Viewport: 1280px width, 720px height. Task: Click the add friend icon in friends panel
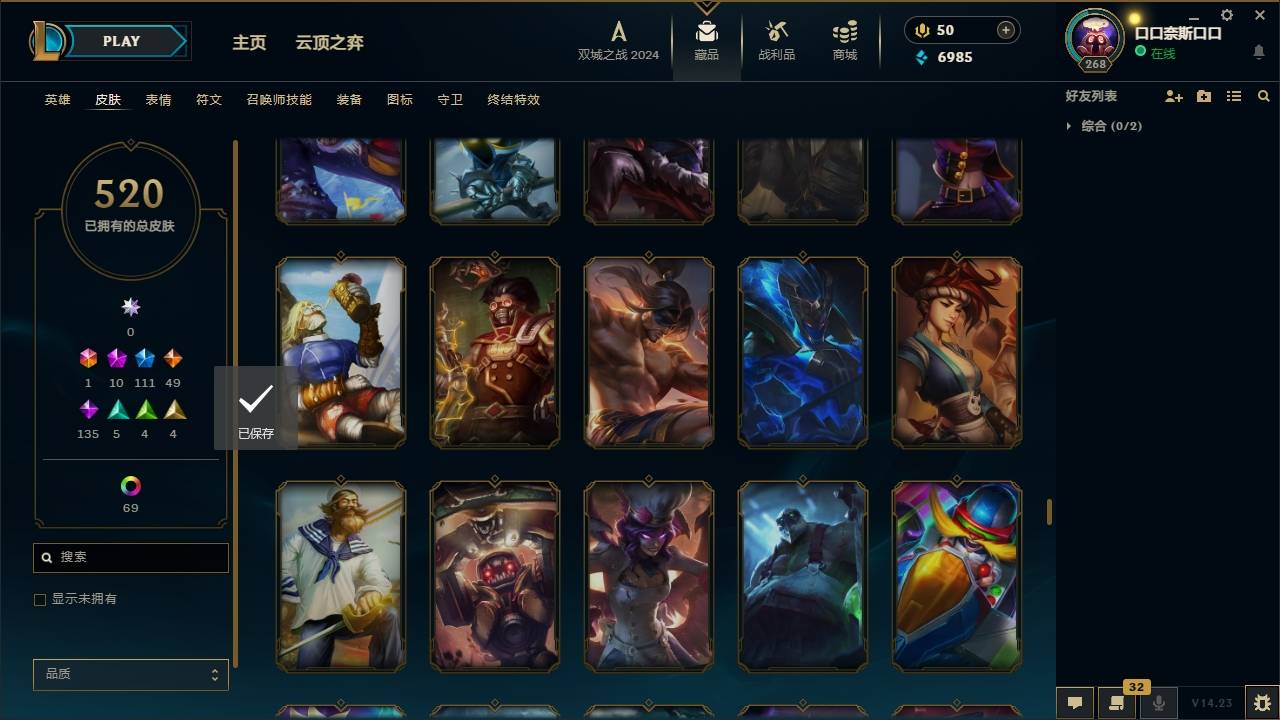pos(1174,96)
